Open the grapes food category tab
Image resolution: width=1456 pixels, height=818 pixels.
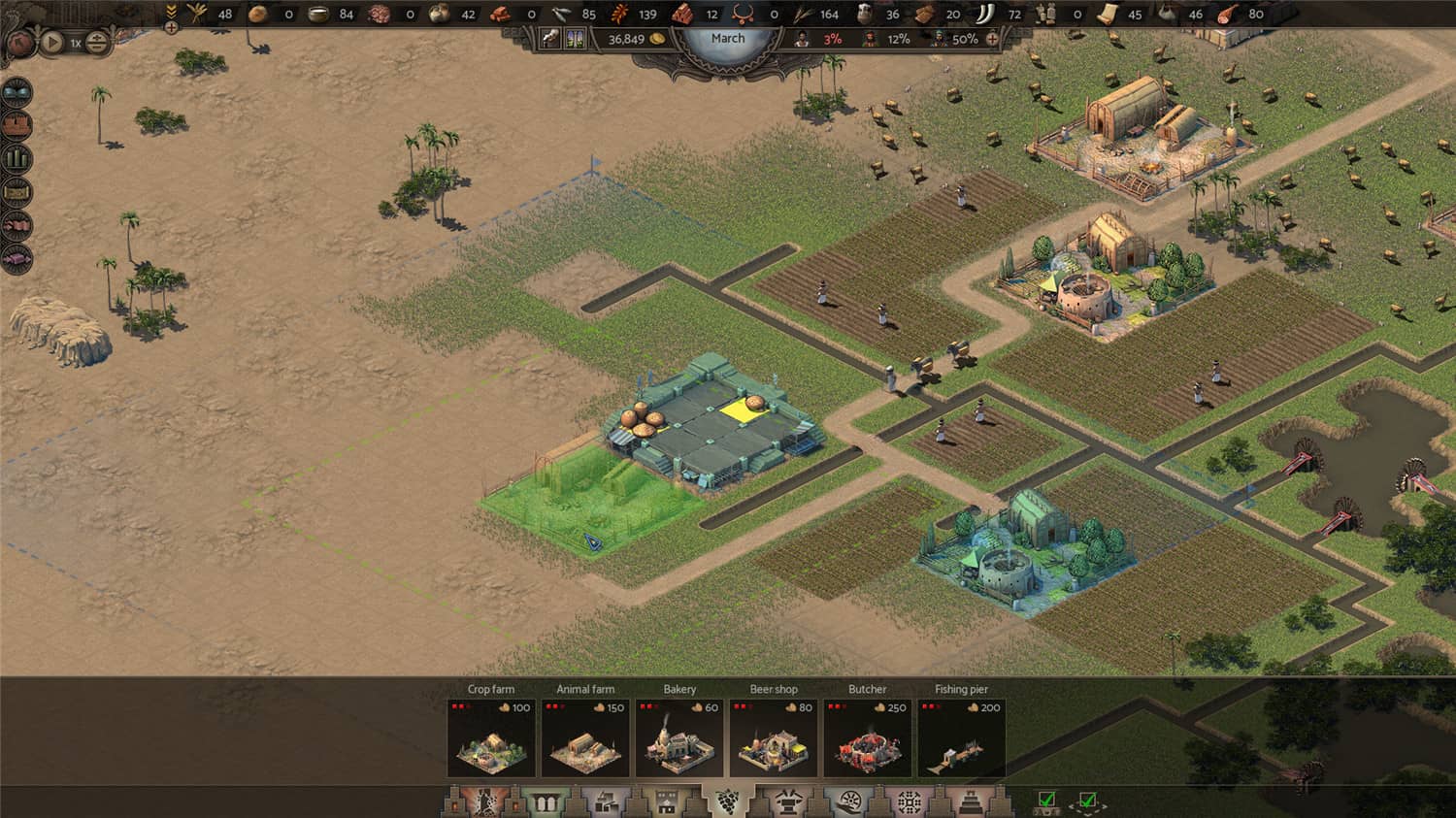pyautogui.click(x=727, y=802)
